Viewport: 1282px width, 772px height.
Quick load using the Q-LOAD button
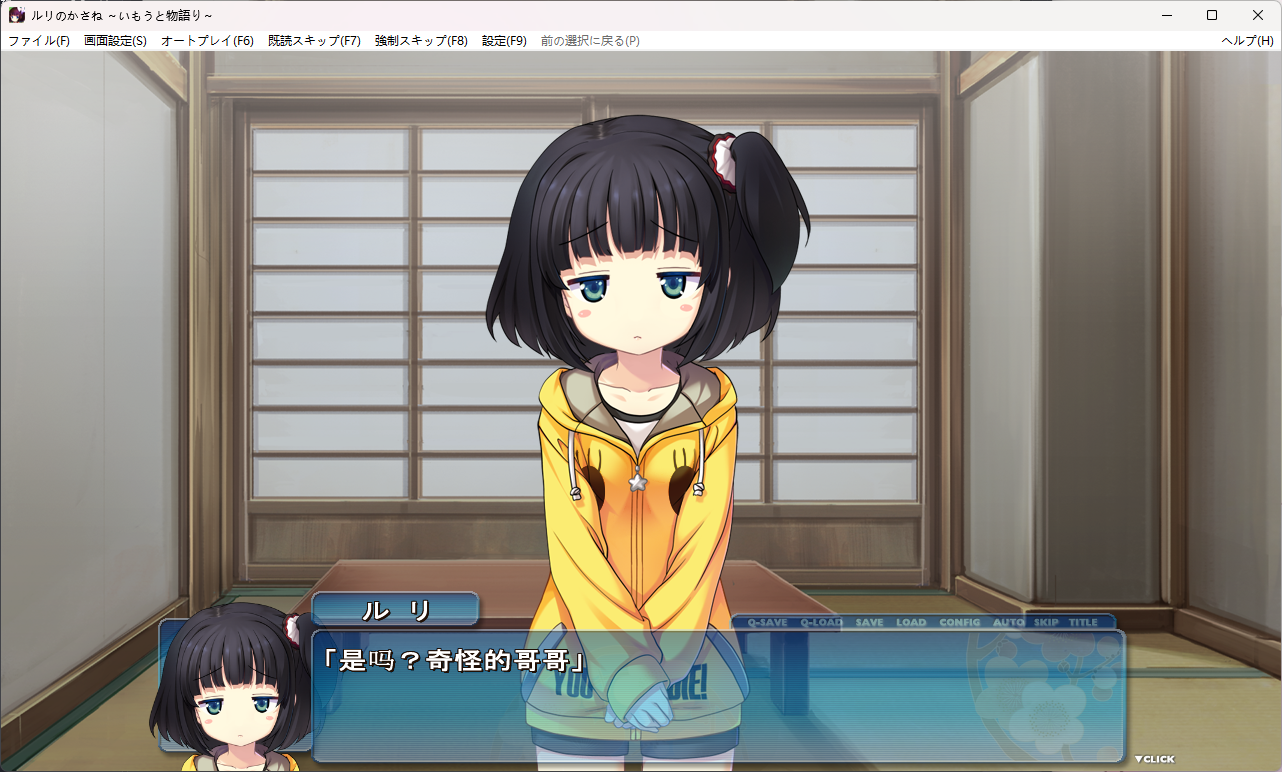(x=821, y=622)
